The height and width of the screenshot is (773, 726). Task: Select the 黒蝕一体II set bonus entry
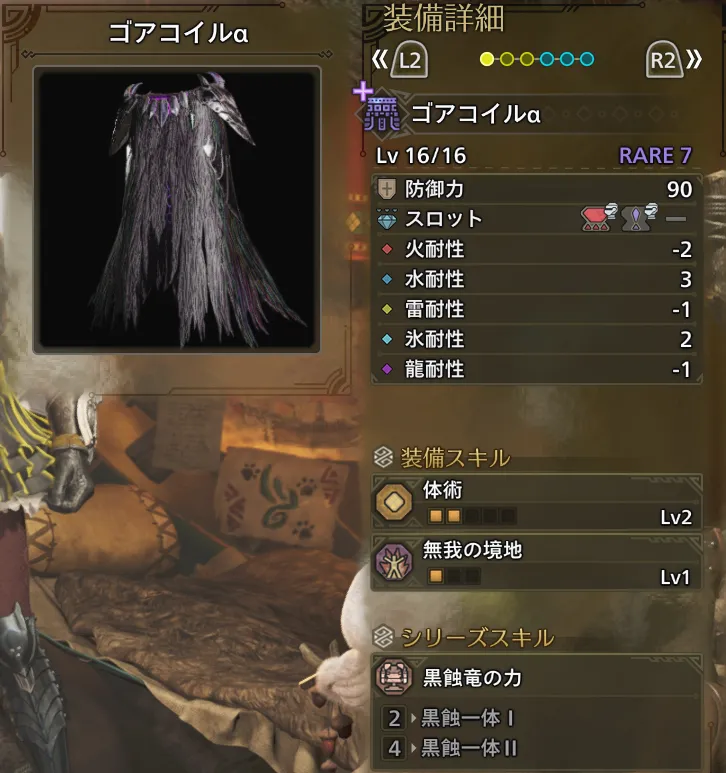471,747
